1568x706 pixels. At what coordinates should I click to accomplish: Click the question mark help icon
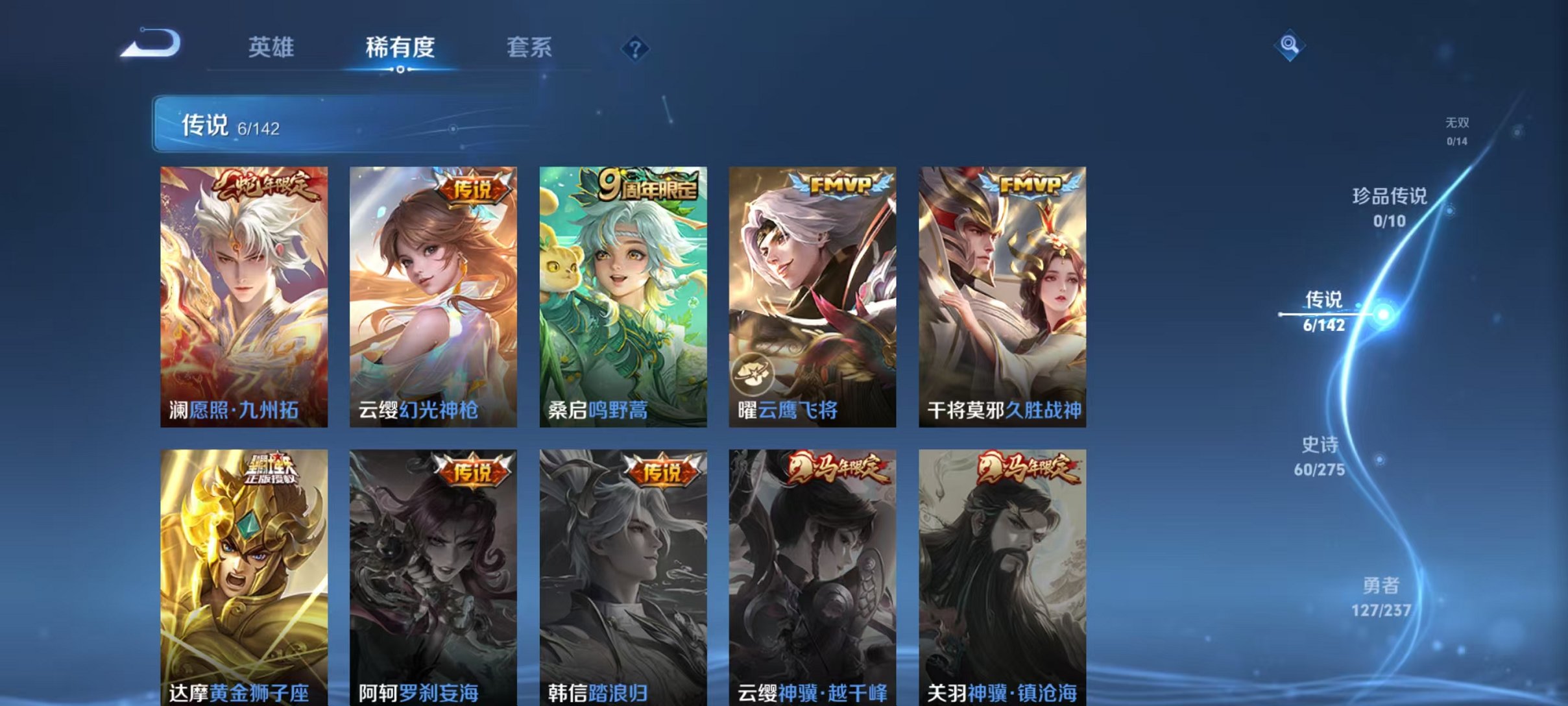pos(637,48)
